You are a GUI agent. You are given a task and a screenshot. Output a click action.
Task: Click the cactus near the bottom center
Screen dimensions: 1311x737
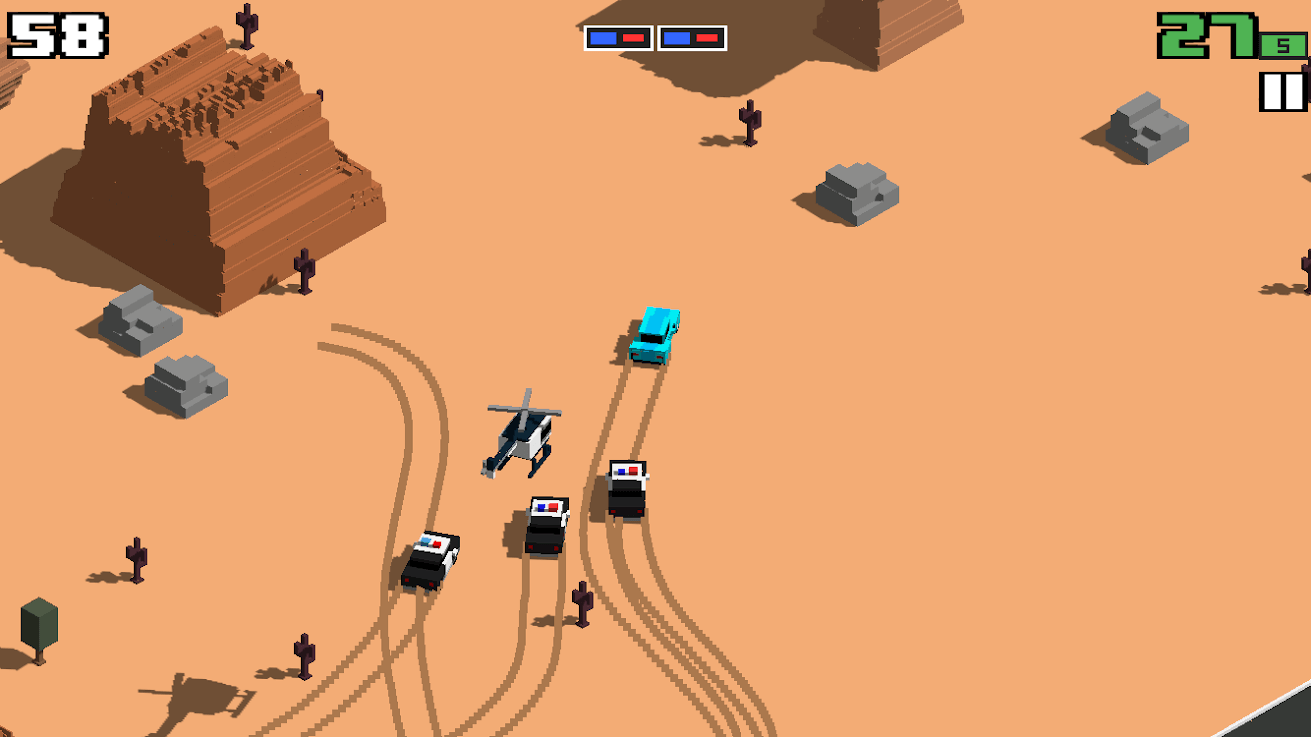[583, 605]
